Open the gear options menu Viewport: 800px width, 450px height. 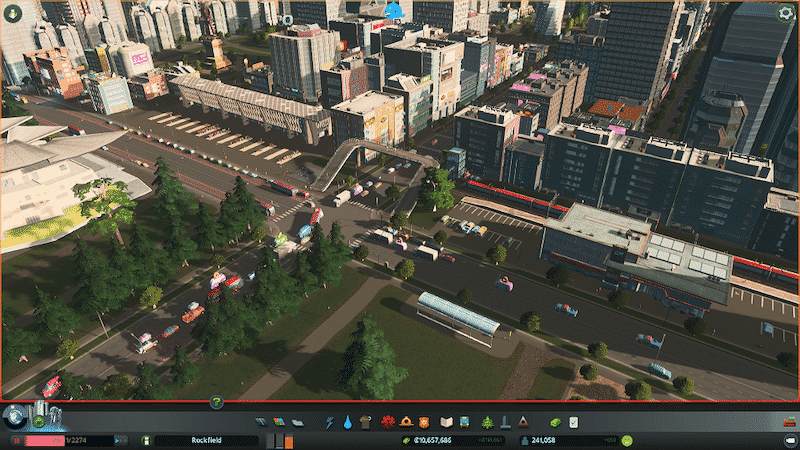tap(785, 12)
